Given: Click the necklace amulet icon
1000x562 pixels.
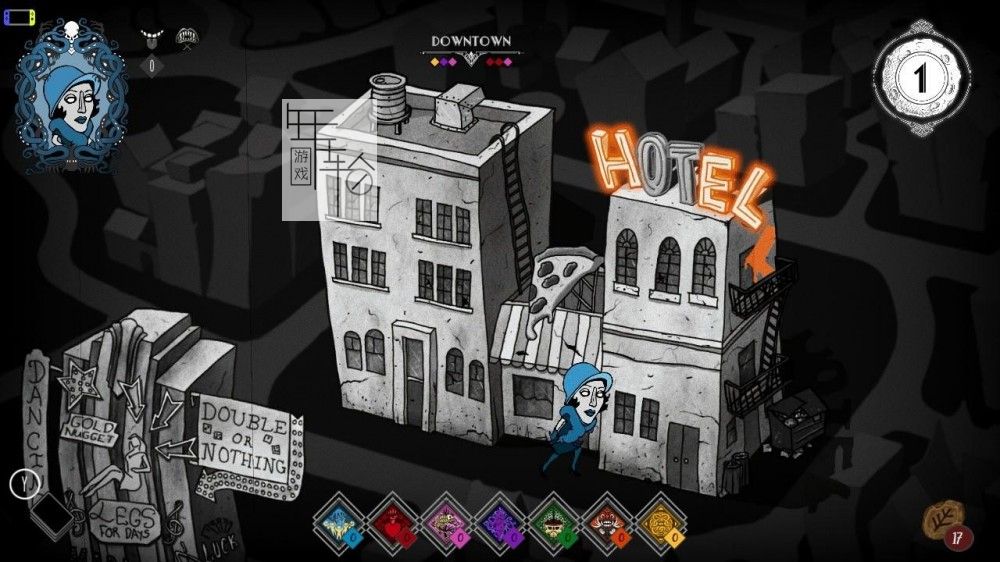Looking at the screenshot, I should click(152, 39).
